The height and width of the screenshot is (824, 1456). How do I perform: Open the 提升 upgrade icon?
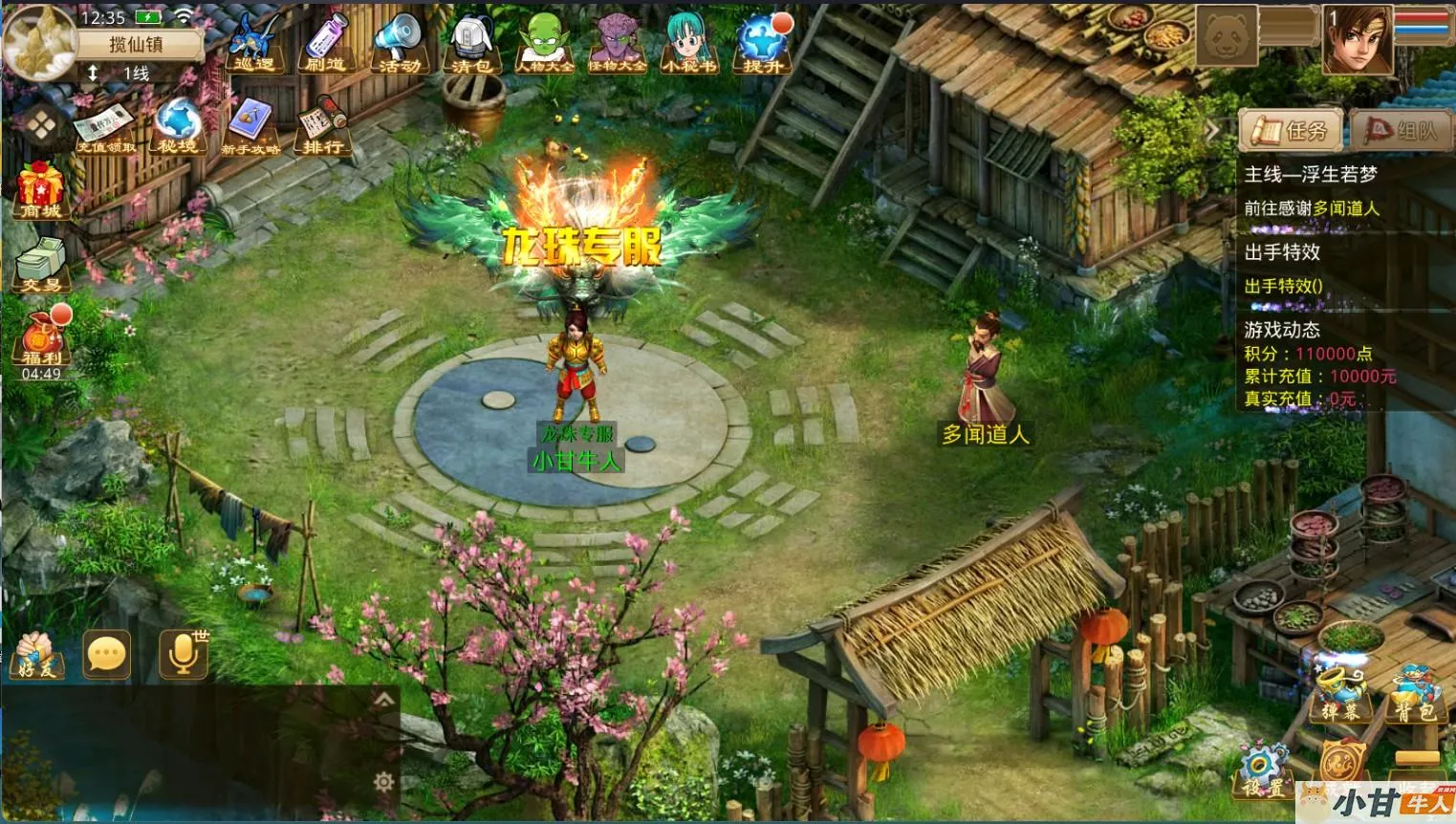click(x=762, y=44)
